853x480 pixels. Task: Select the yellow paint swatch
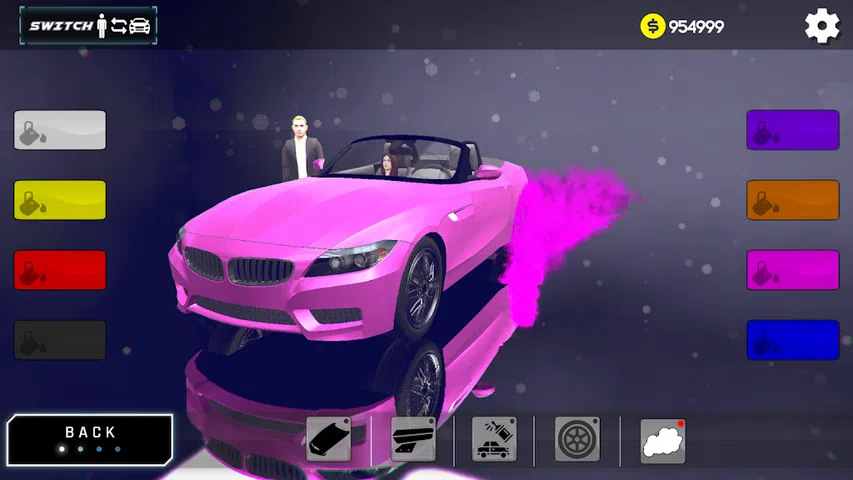click(60, 200)
